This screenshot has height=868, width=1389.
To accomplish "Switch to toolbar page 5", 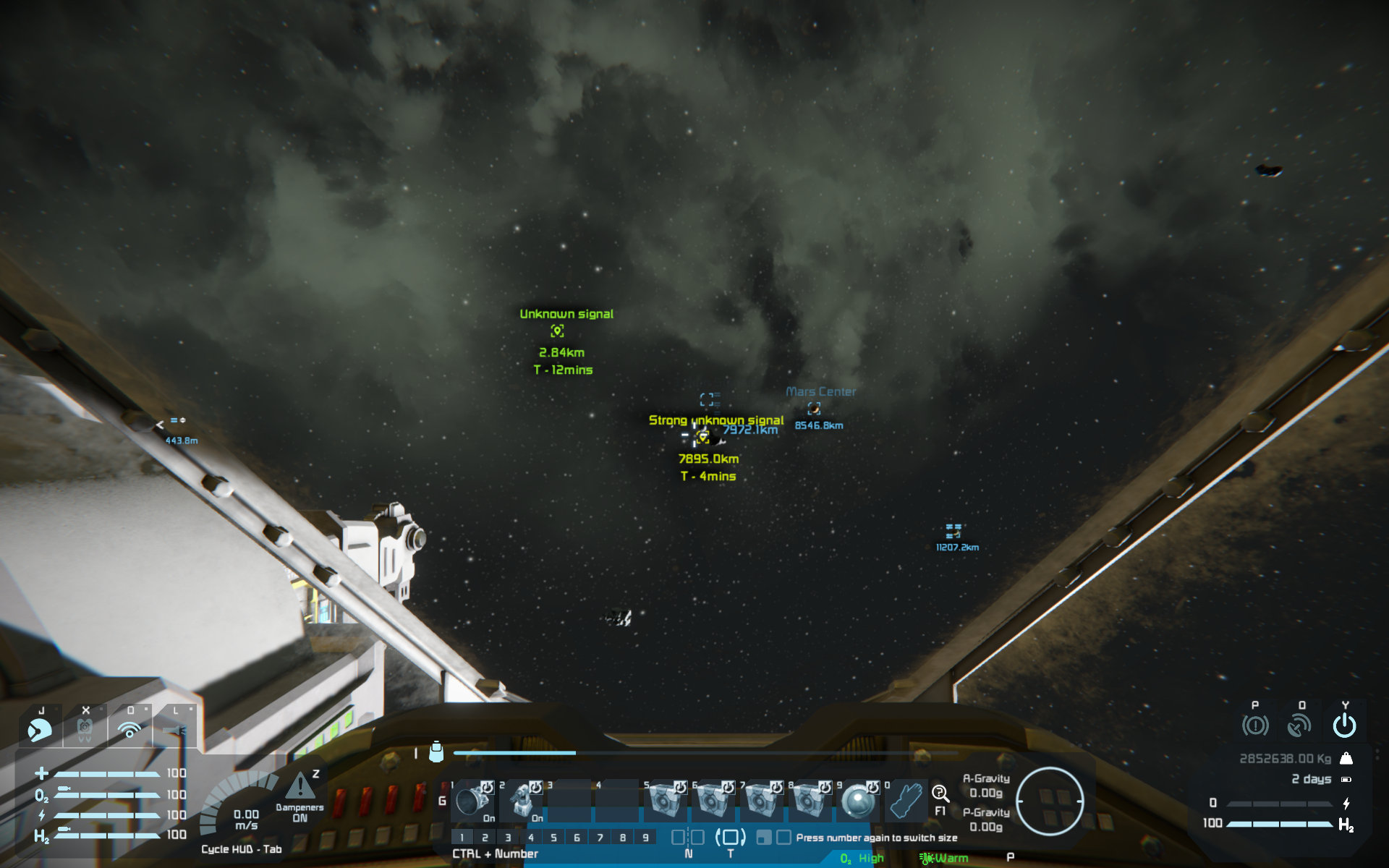I will pos(553,838).
